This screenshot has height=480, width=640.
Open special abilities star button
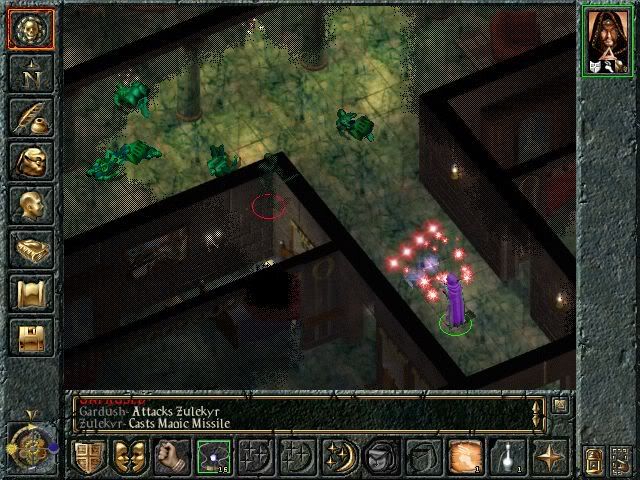[x=547, y=456]
